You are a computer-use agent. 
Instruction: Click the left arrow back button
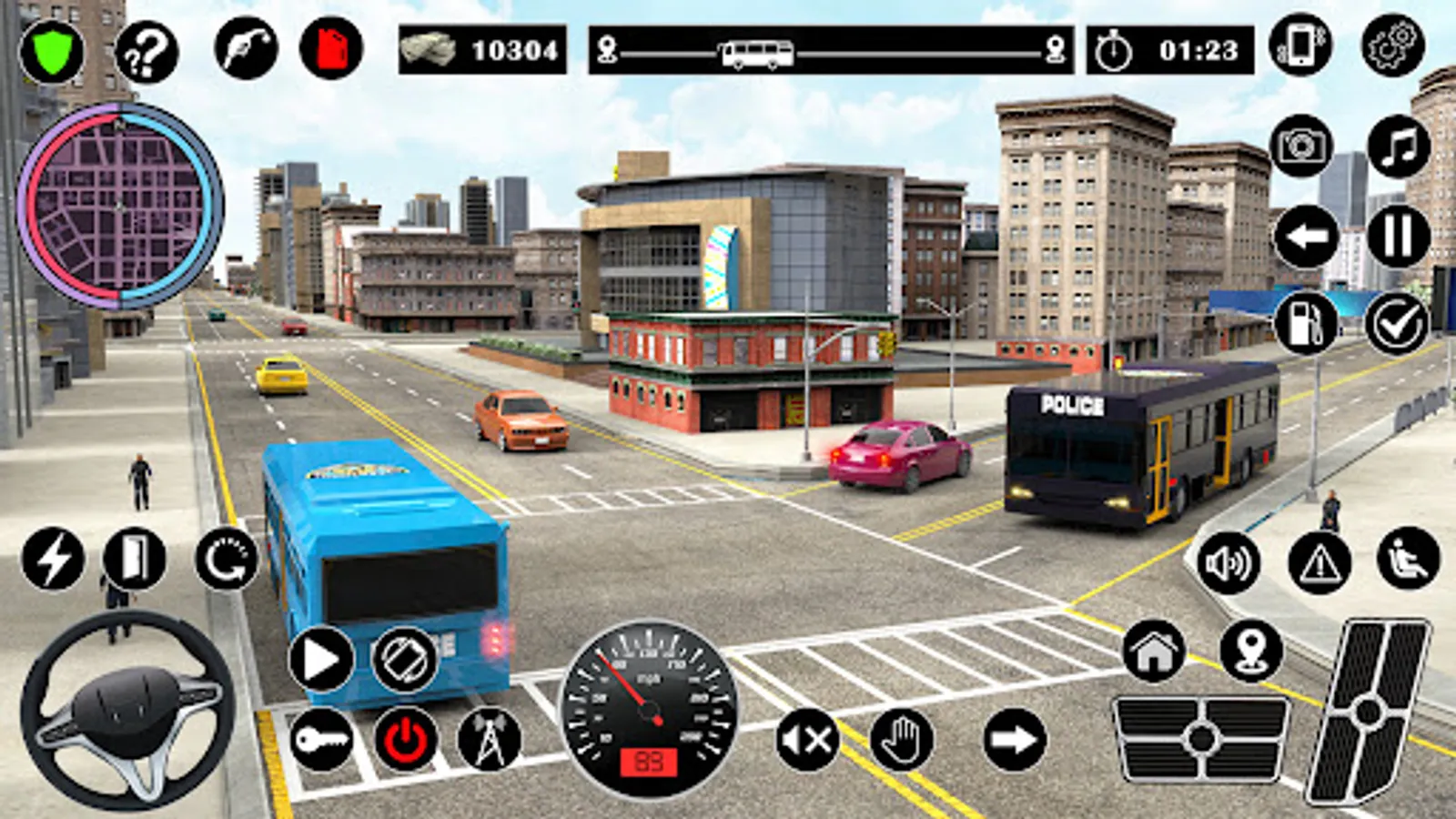click(x=1306, y=237)
